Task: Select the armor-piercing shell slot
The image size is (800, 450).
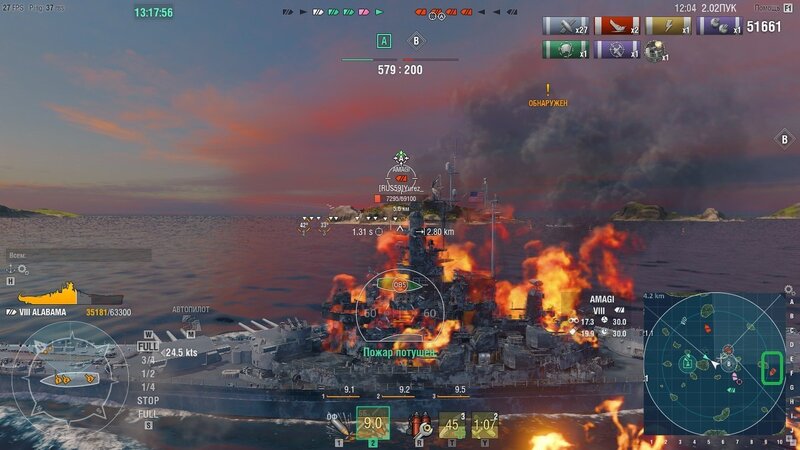Action: click(372, 424)
